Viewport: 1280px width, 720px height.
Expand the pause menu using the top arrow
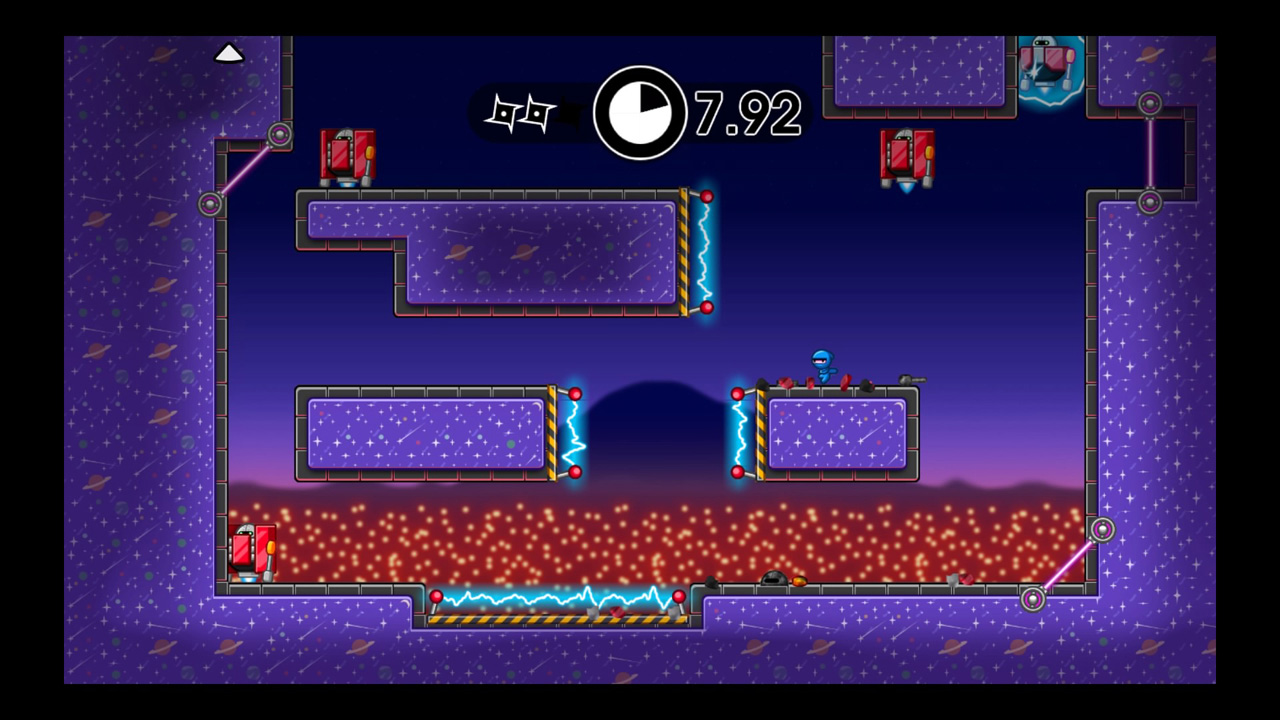tap(229, 52)
